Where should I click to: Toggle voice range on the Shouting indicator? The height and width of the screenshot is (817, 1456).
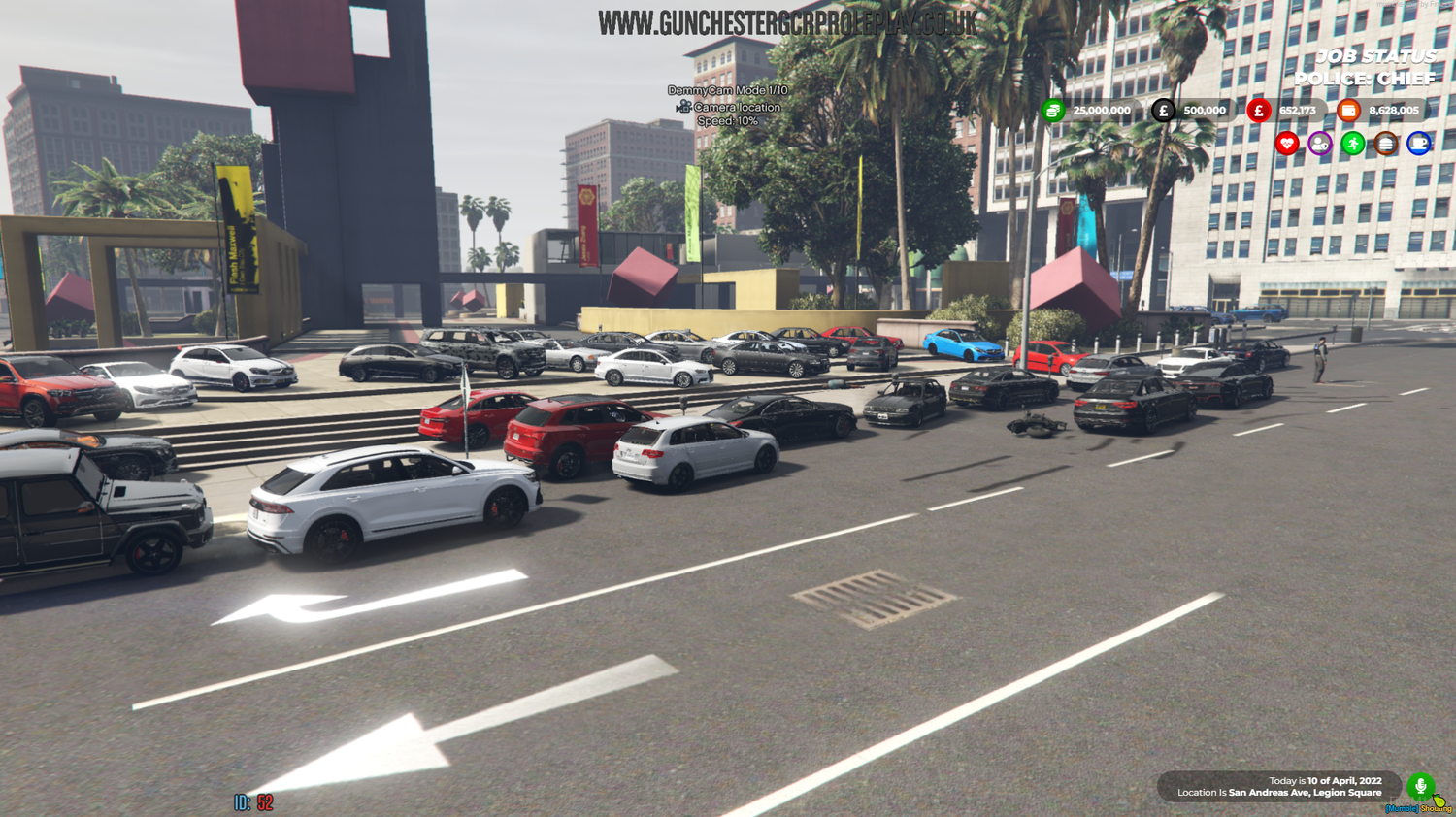coord(1435,806)
